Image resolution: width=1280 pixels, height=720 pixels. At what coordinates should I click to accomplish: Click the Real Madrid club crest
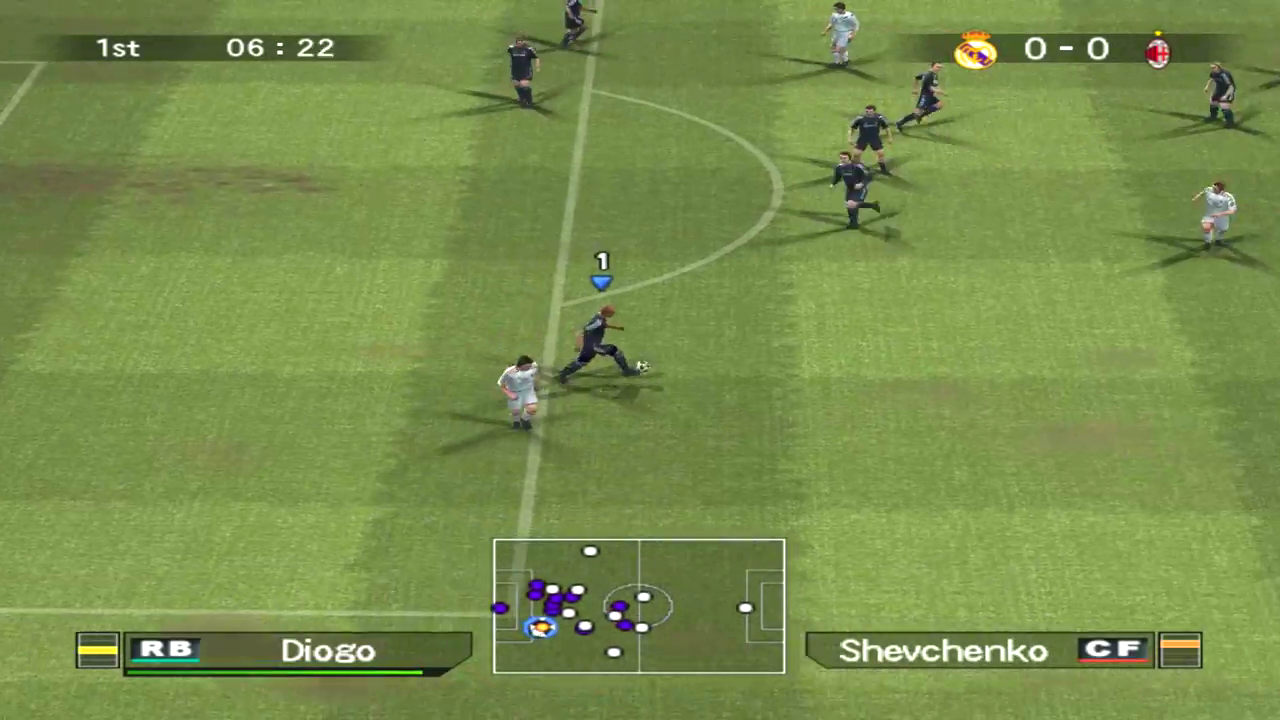(975, 50)
